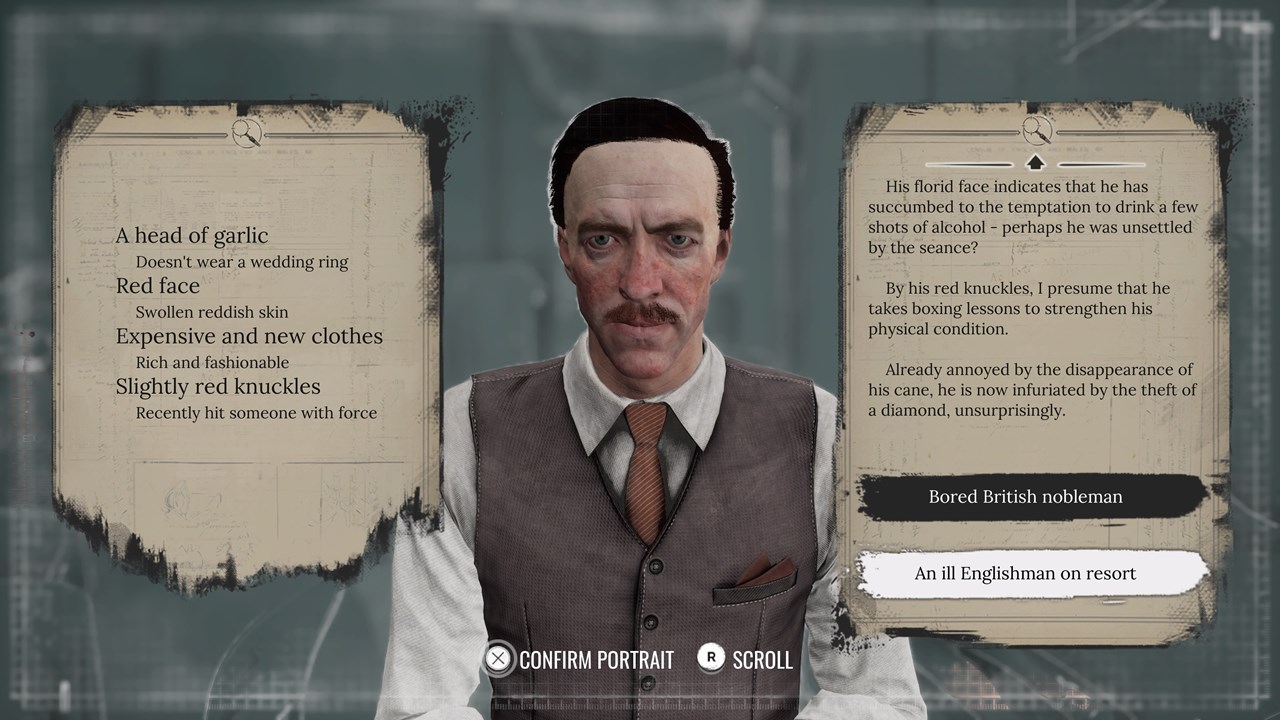
Task: Click the up arrow above deduction text
Action: (x=1035, y=162)
